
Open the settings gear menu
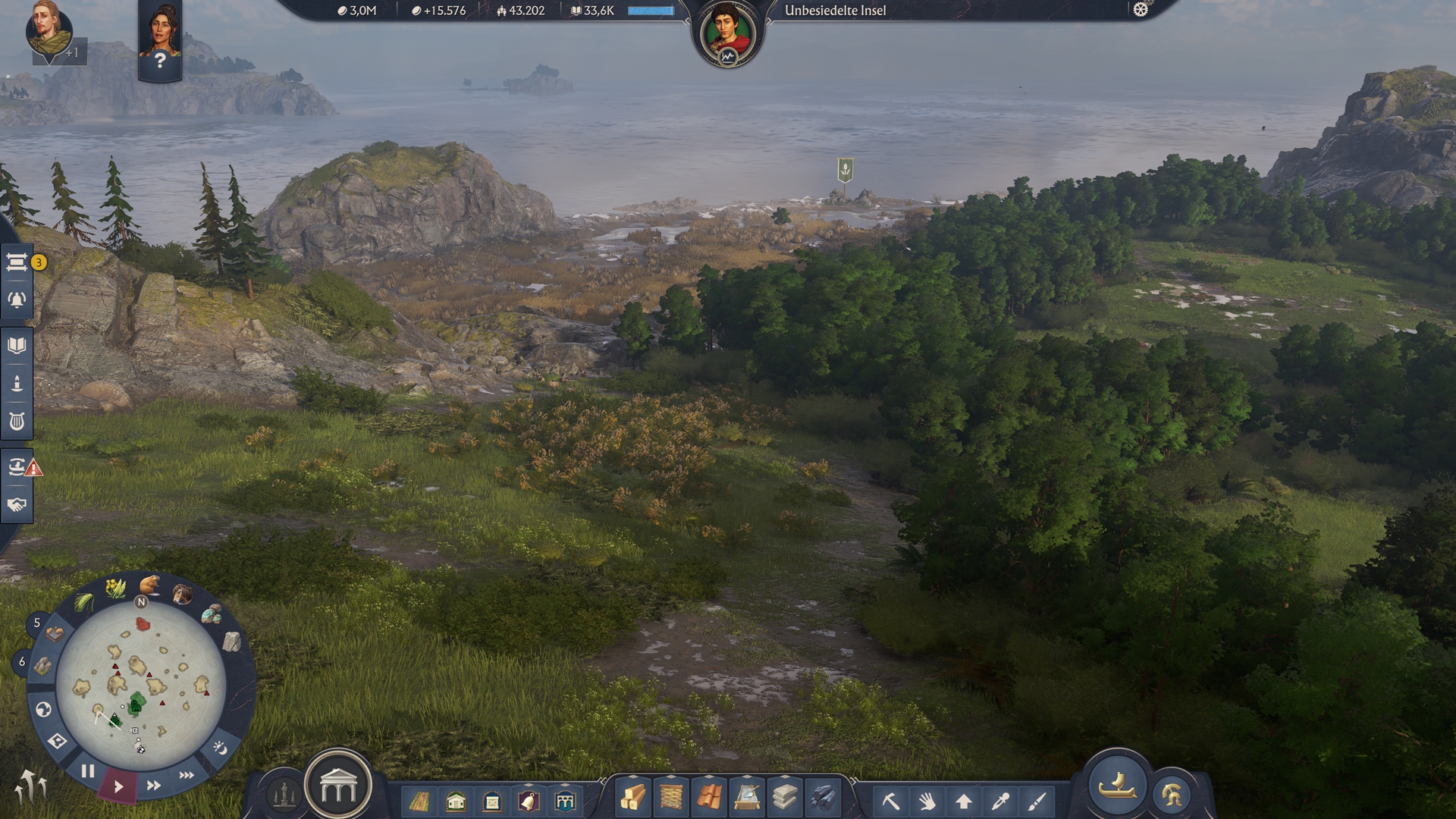tap(1141, 10)
